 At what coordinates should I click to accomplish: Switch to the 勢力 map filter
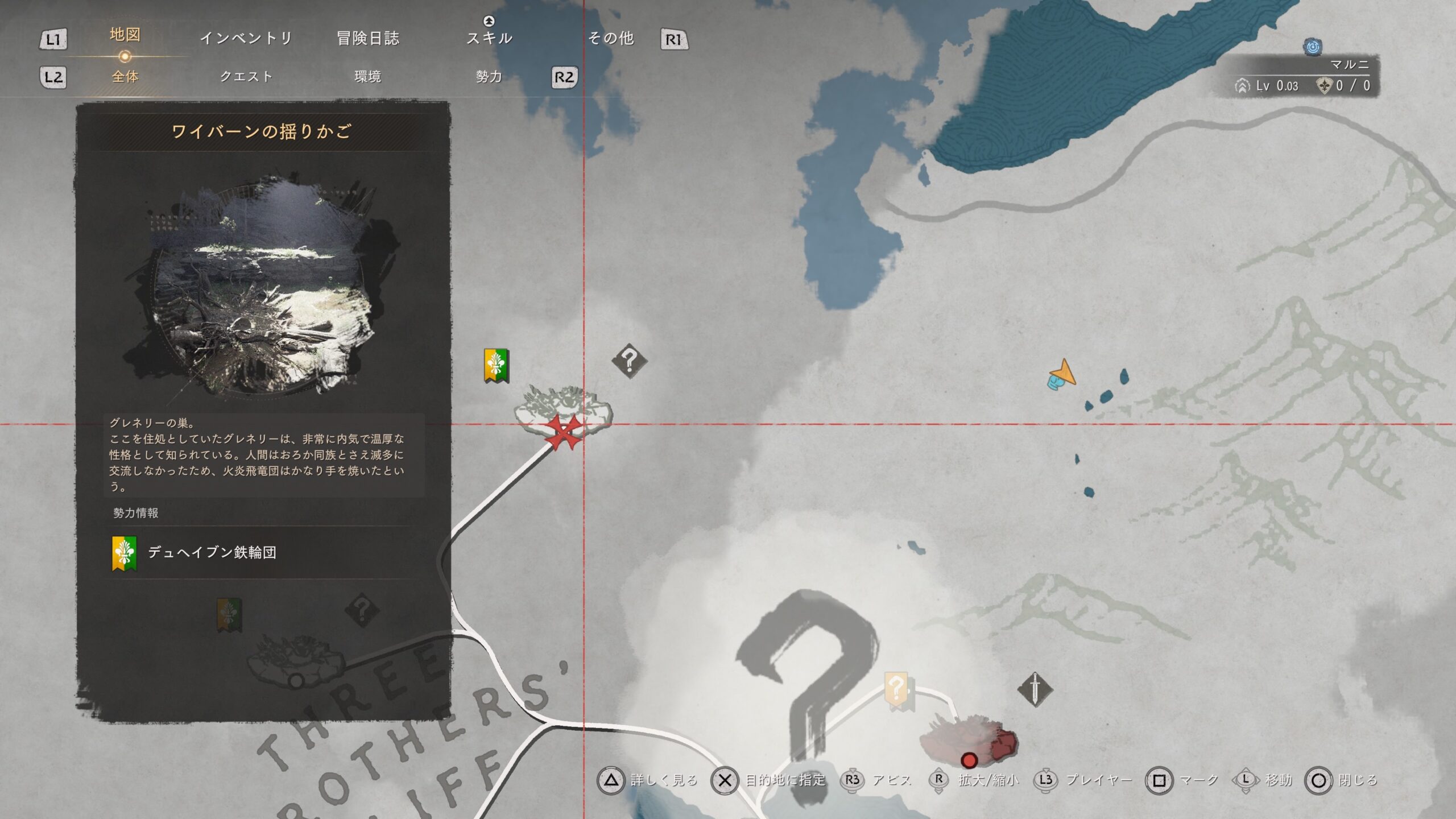pos(489,77)
